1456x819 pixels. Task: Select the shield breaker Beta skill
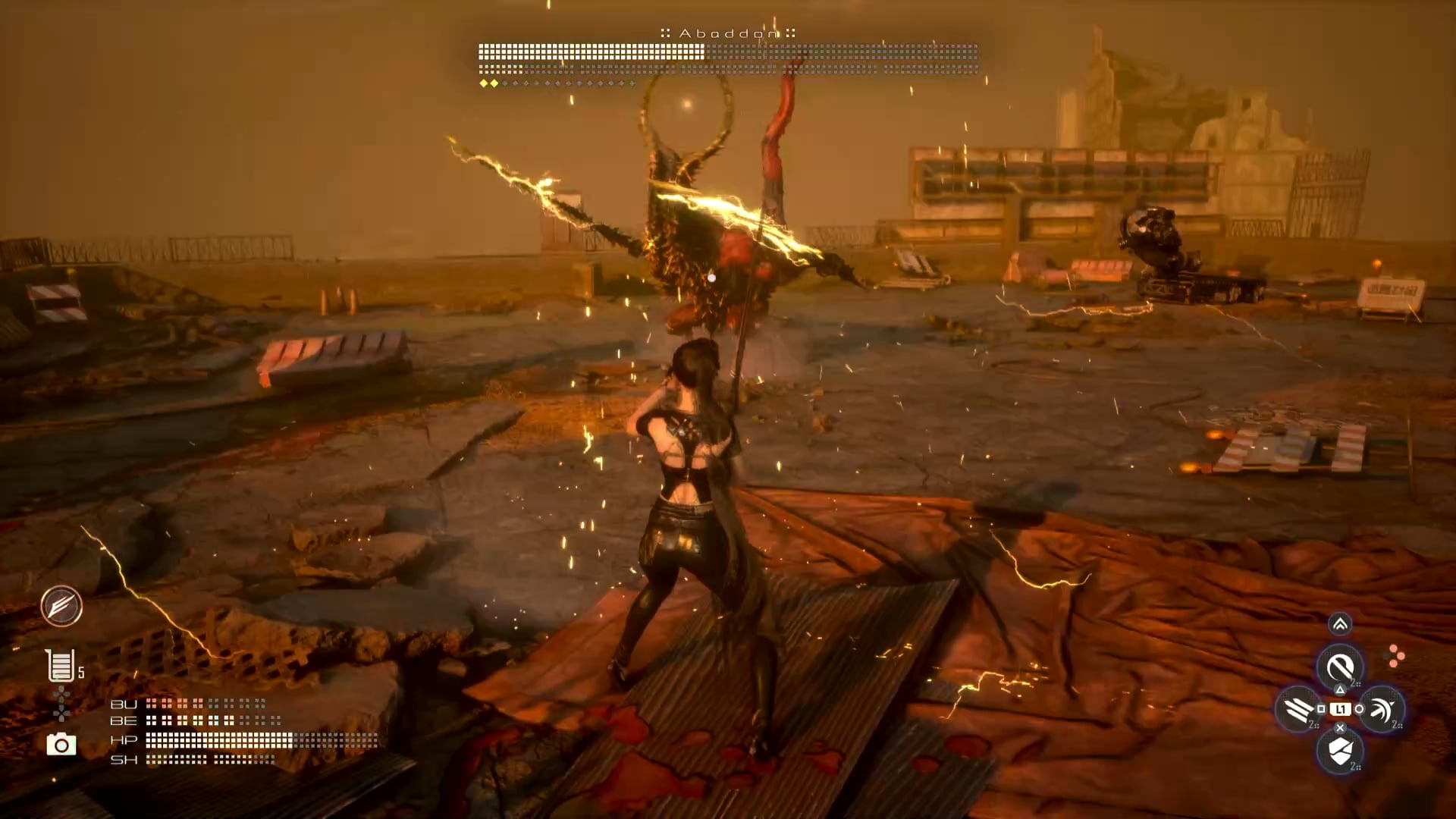tap(1340, 752)
